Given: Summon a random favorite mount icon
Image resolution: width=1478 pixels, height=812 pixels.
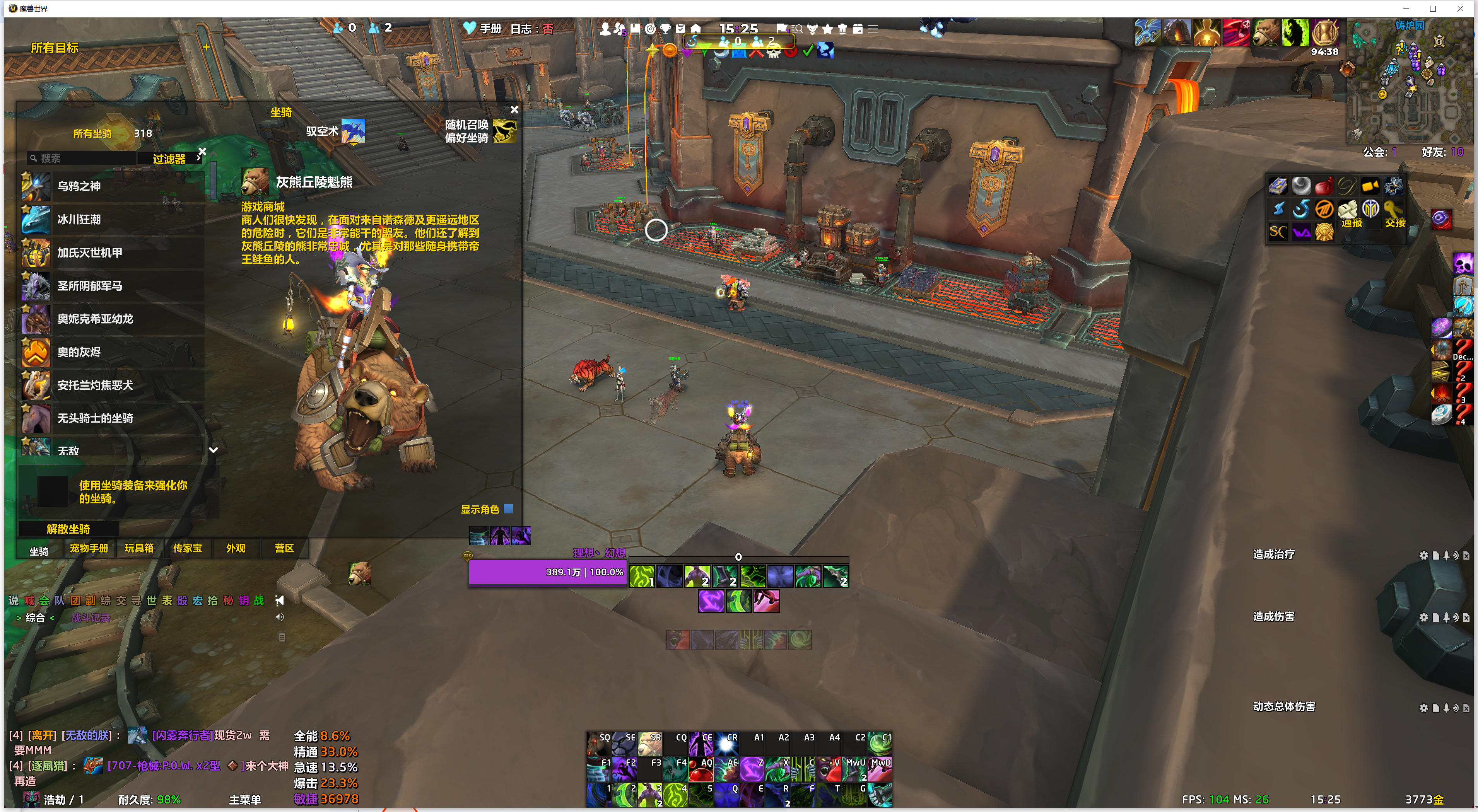Looking at the screenshot, I should (x=504, y=131).
